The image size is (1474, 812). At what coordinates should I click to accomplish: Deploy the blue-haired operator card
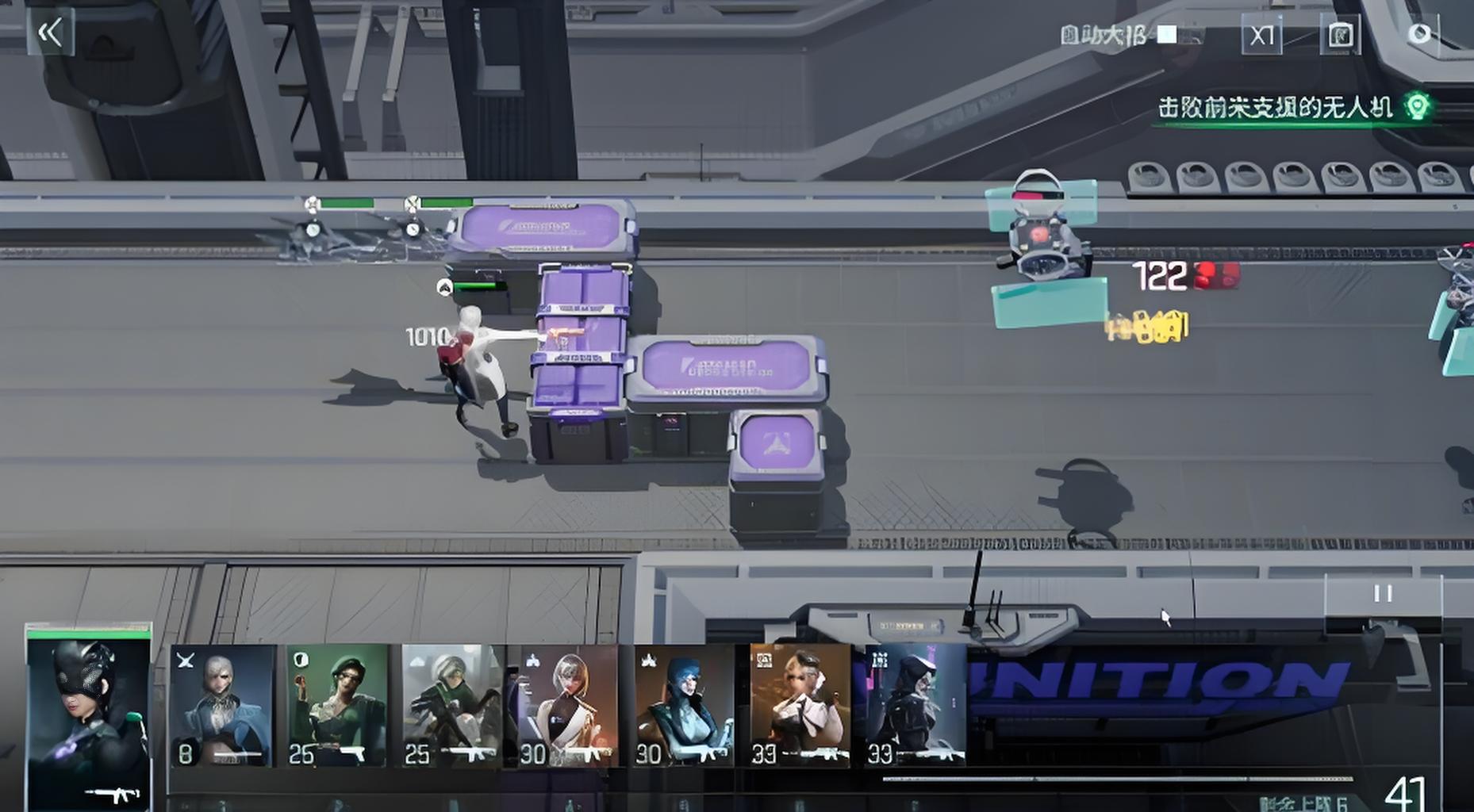pyautogui.click(x=684, y=705)
